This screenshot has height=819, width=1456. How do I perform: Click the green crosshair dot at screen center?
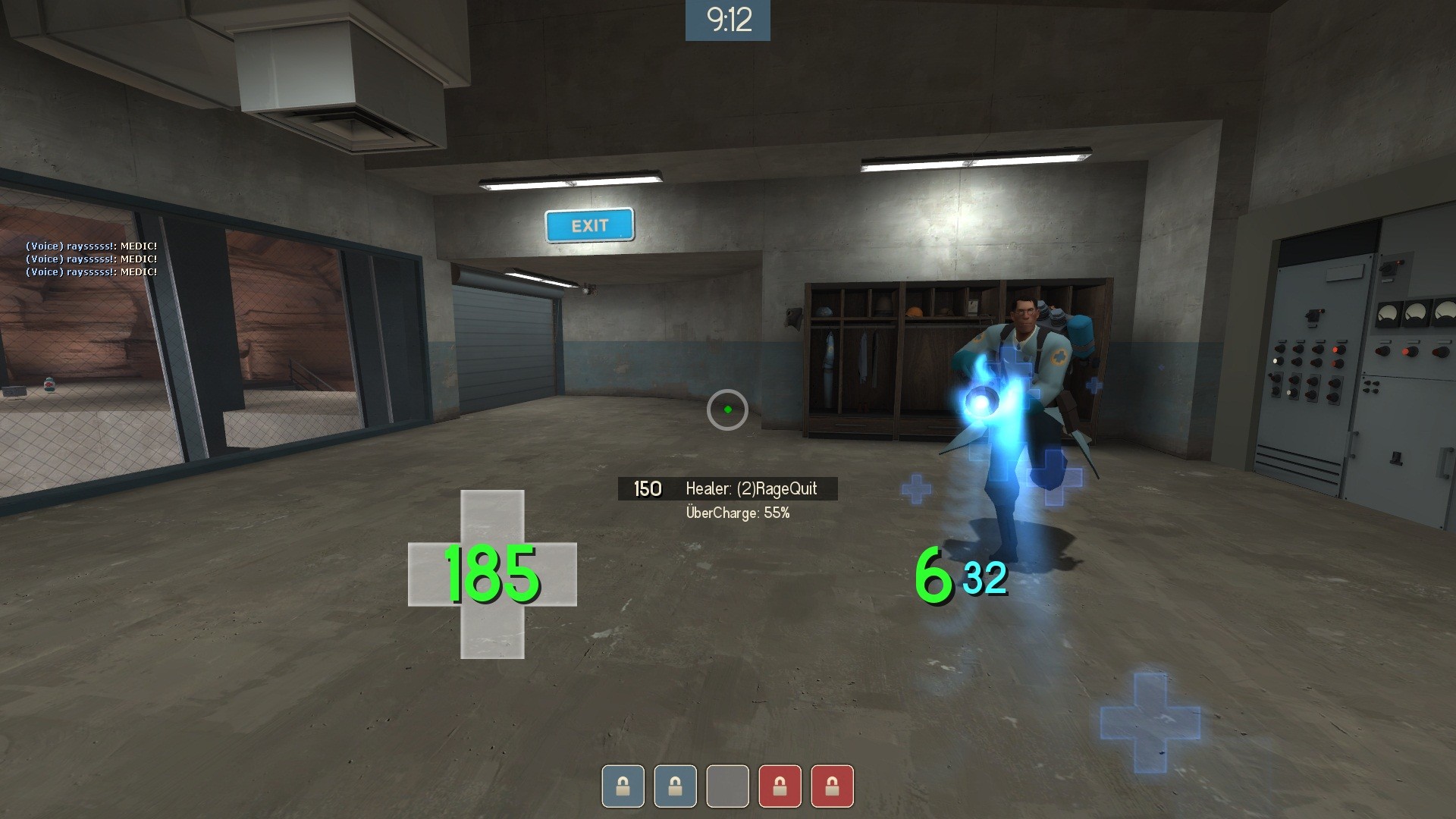point(727,409)
